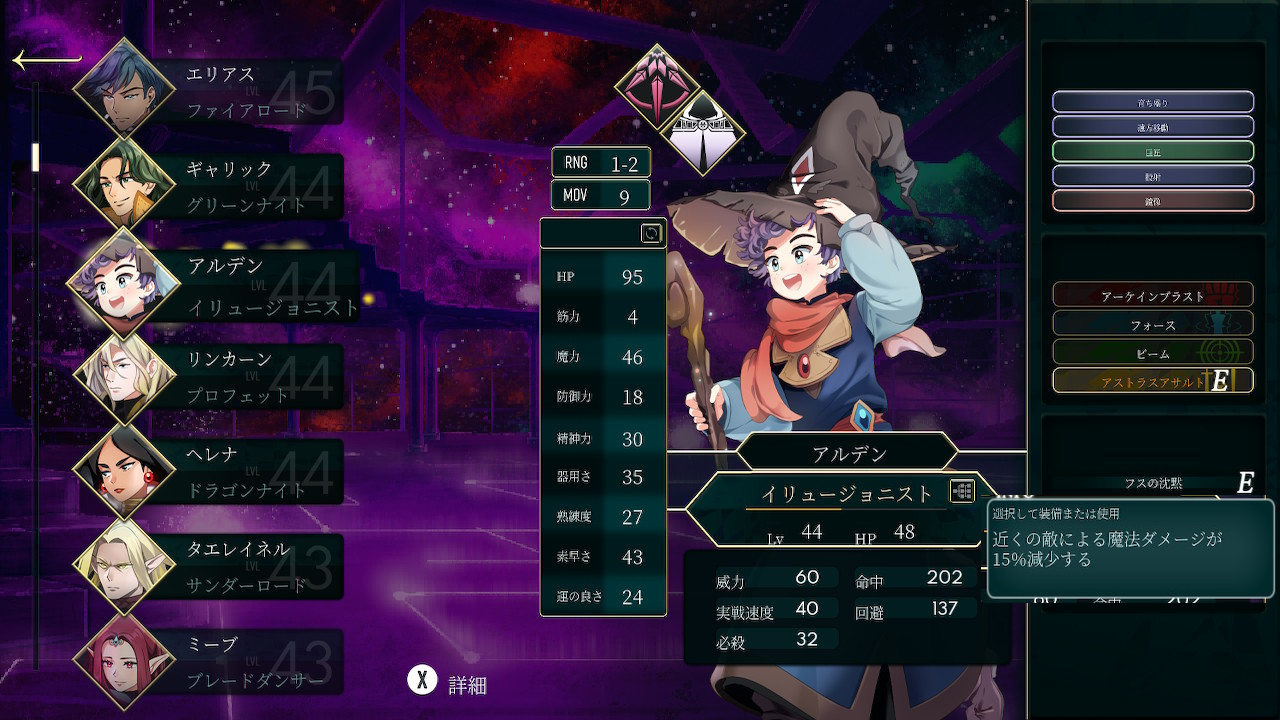This screenshot has width=1280, height=720.
Task: Select the equipped アストラスアサルト spell
Action: point(1152,381)
